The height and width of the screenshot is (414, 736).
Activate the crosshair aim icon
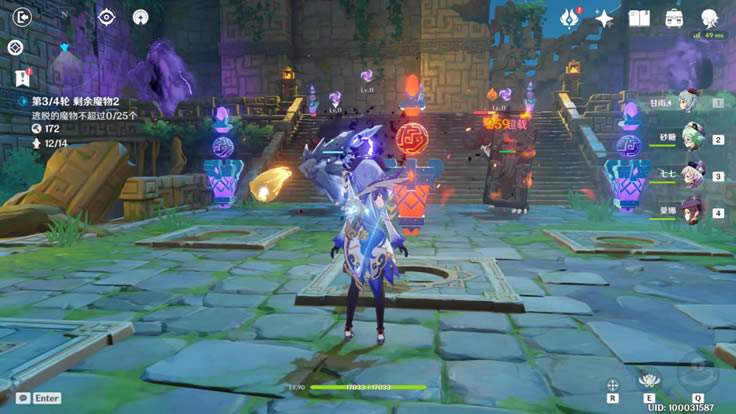click(612, 384)
